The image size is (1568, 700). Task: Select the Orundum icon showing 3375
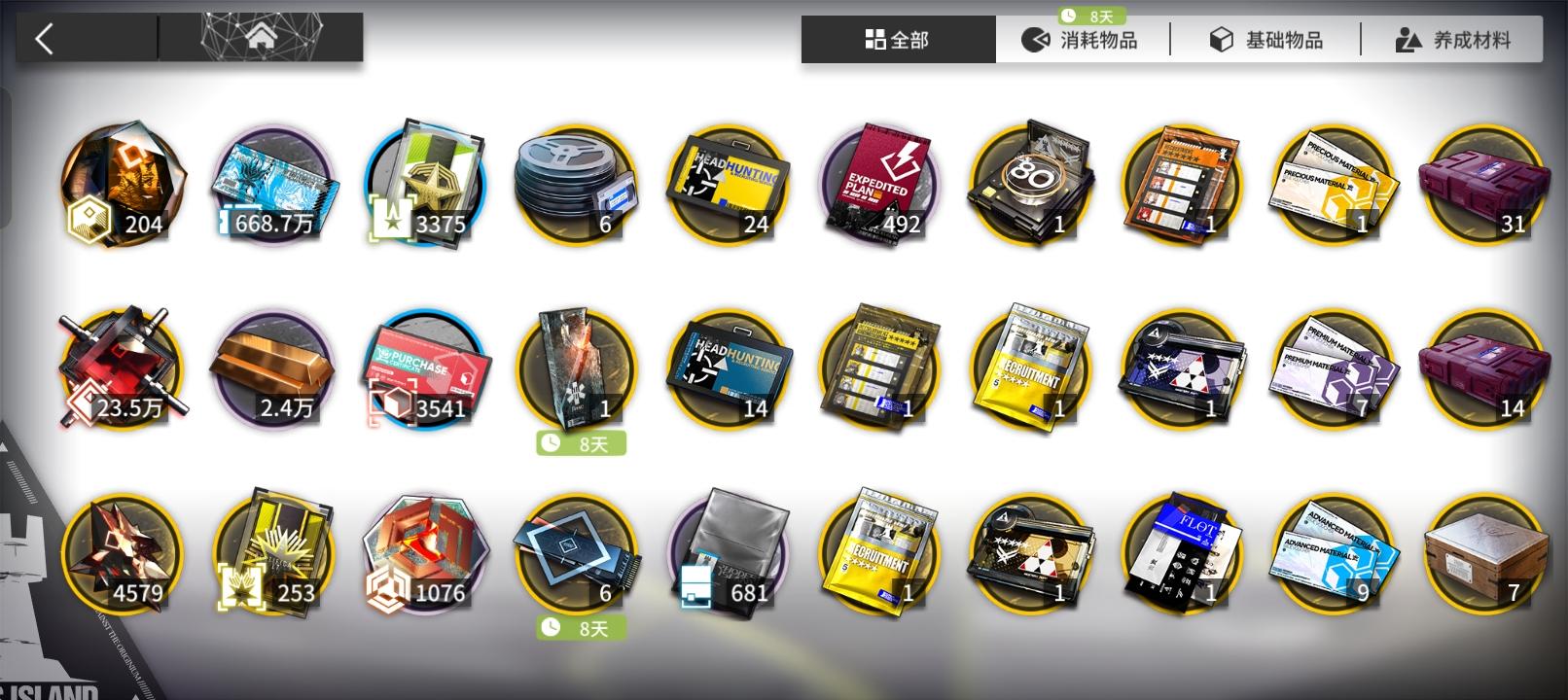click(x=425, y=185)
